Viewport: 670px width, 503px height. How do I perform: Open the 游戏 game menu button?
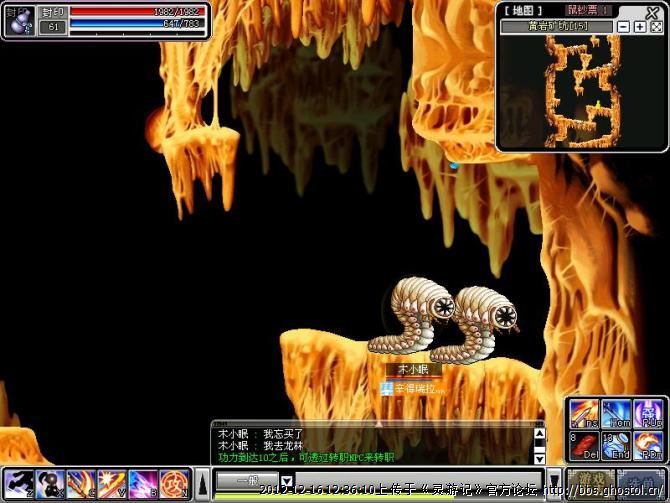(591, 481)
